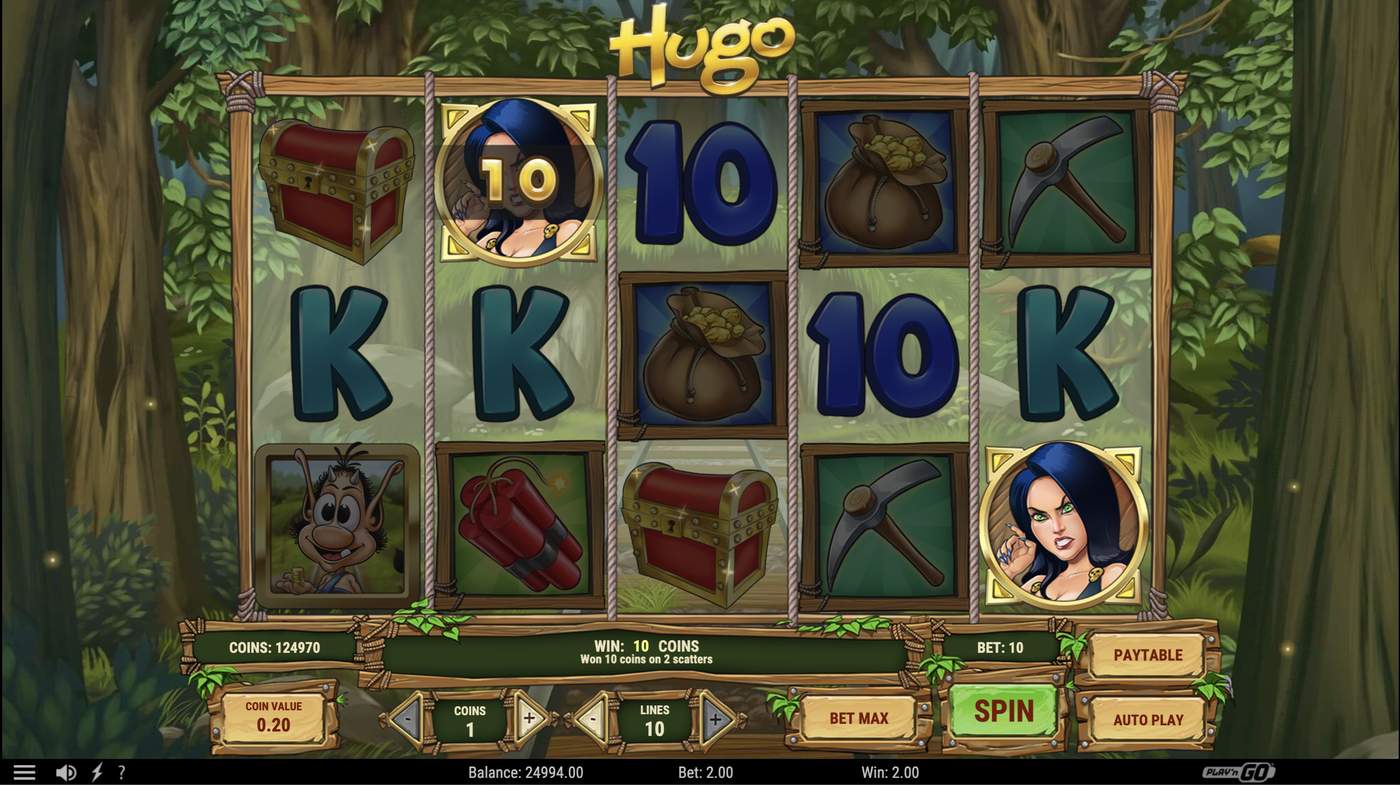Click the dynamite symbol on reel two
Image resolution: width=1400 pixels, height=785 pixels.
(x=520, y=523)
